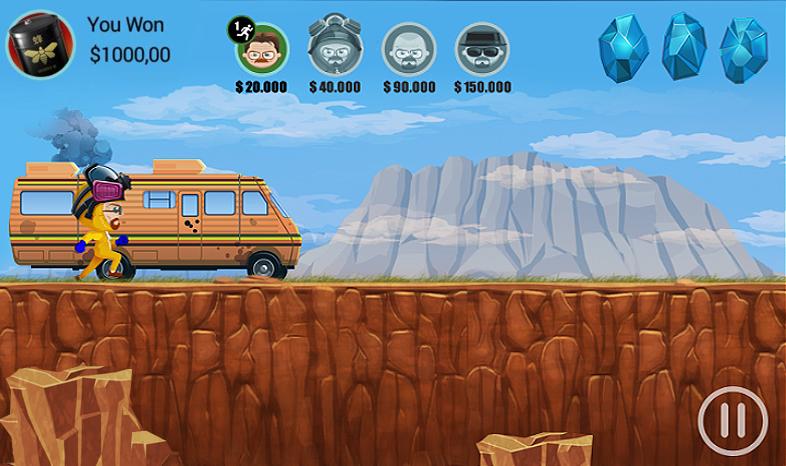Select the $150.000 hat-wearing character

click(482, 48)
